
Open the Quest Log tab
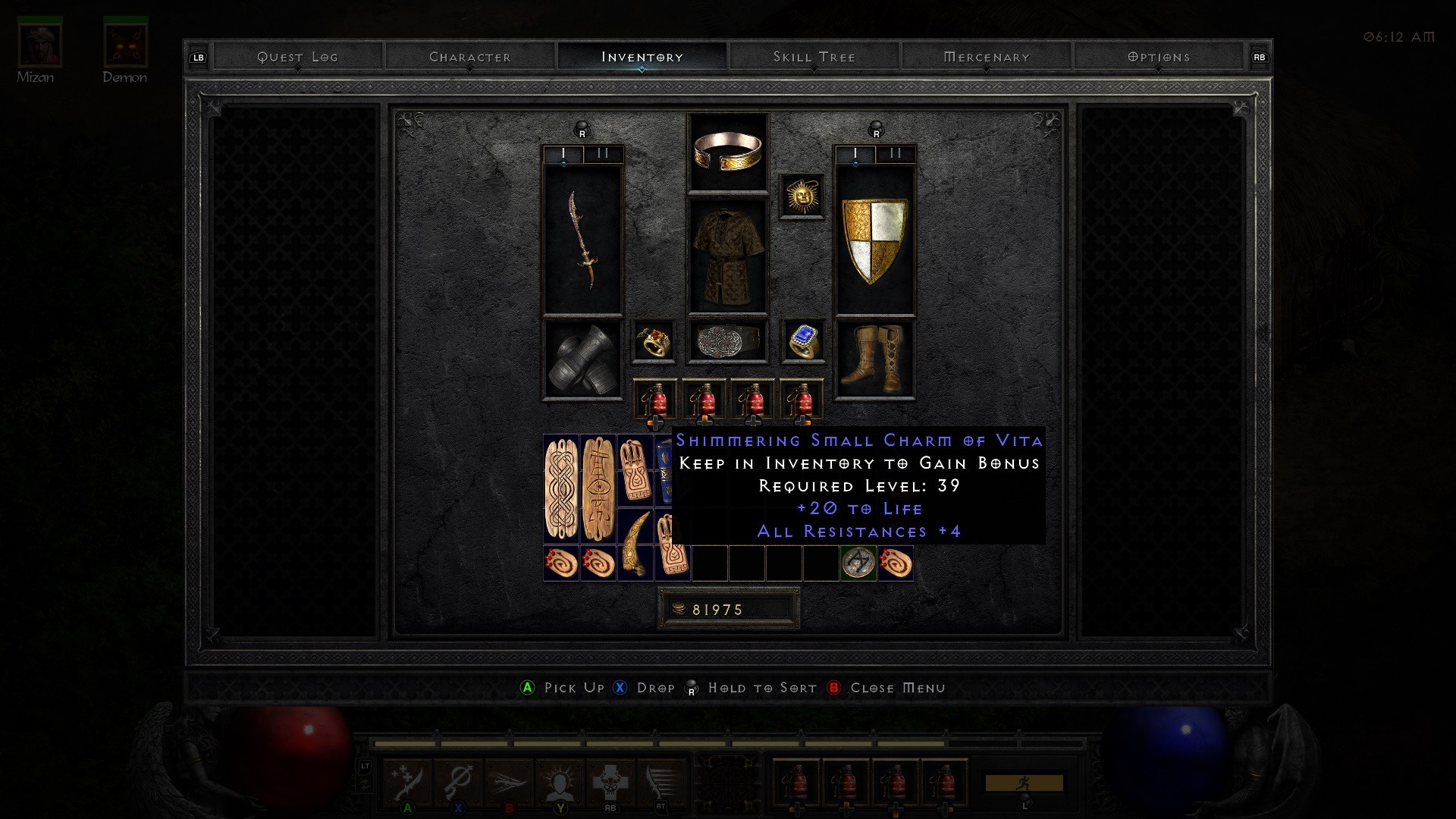[x=297, y=57]
